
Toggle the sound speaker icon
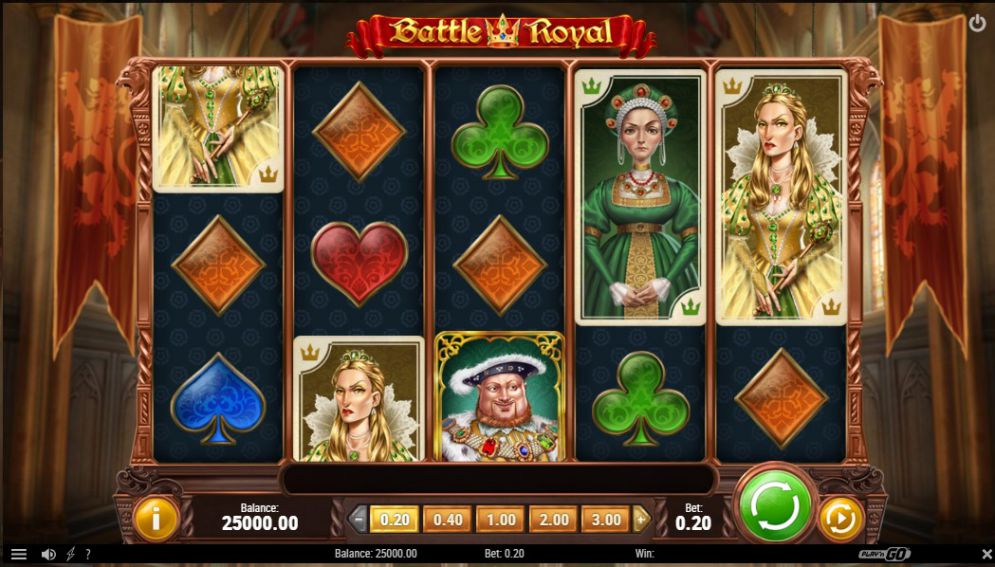pyautogui.click(x=48, y=554)
